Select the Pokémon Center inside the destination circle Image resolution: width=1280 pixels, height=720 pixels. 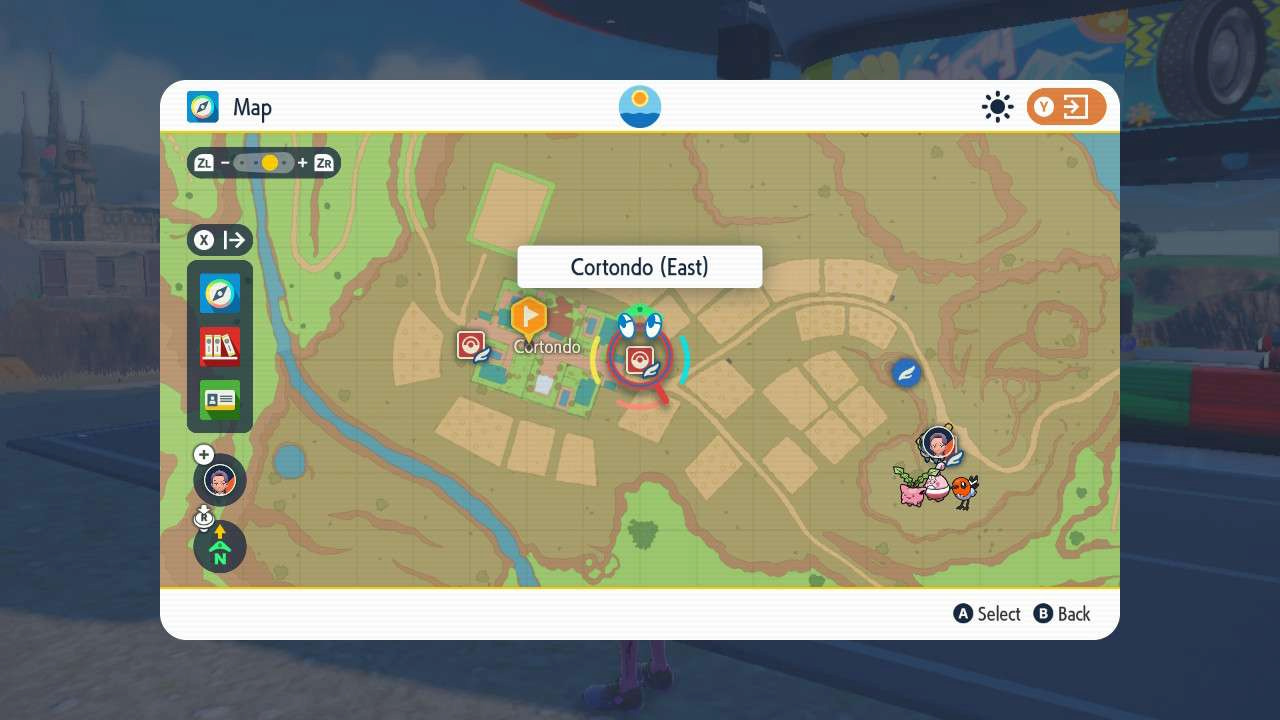[x=641, y=358]
